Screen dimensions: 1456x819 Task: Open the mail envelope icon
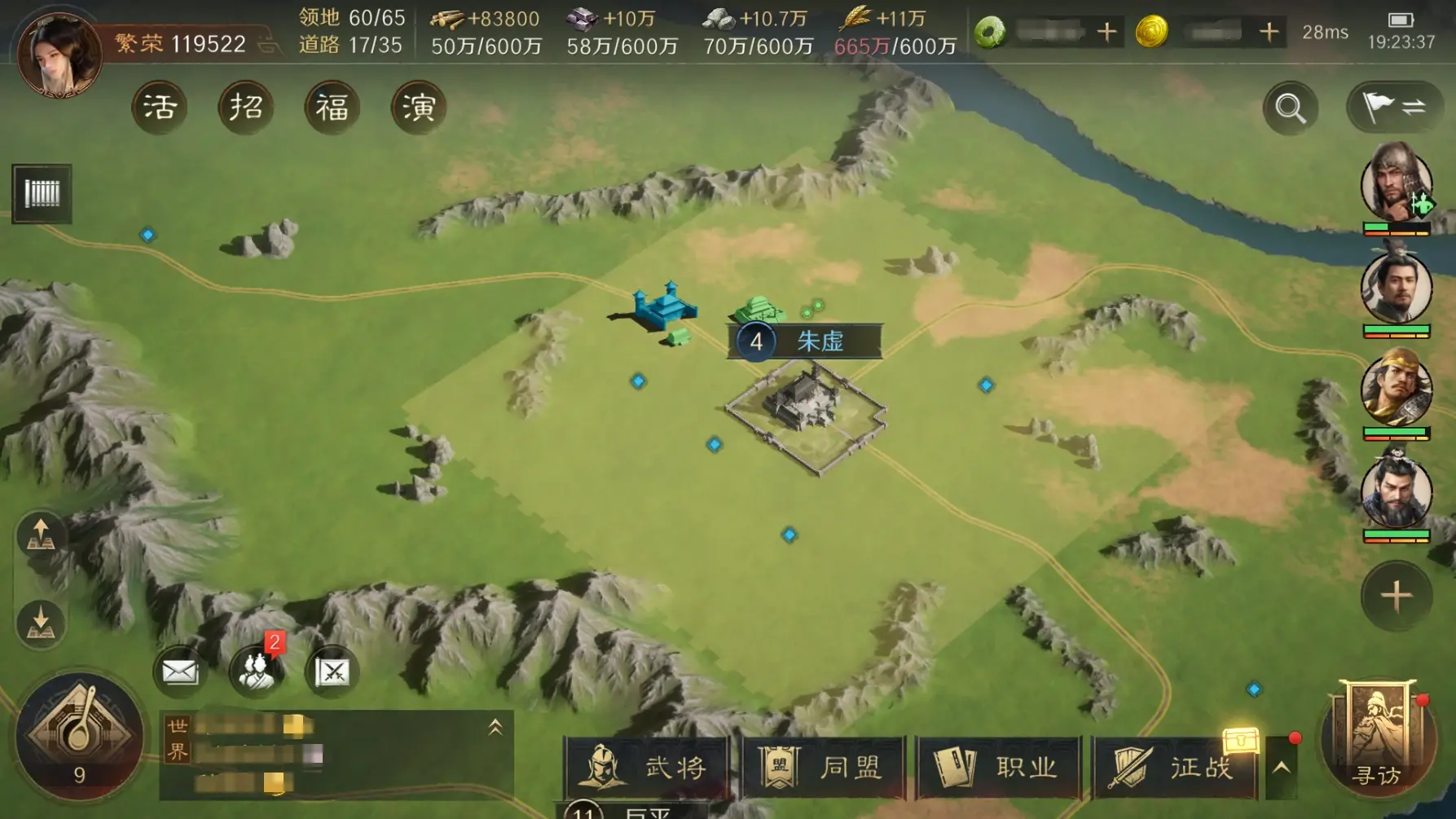[x=179, y=672]
